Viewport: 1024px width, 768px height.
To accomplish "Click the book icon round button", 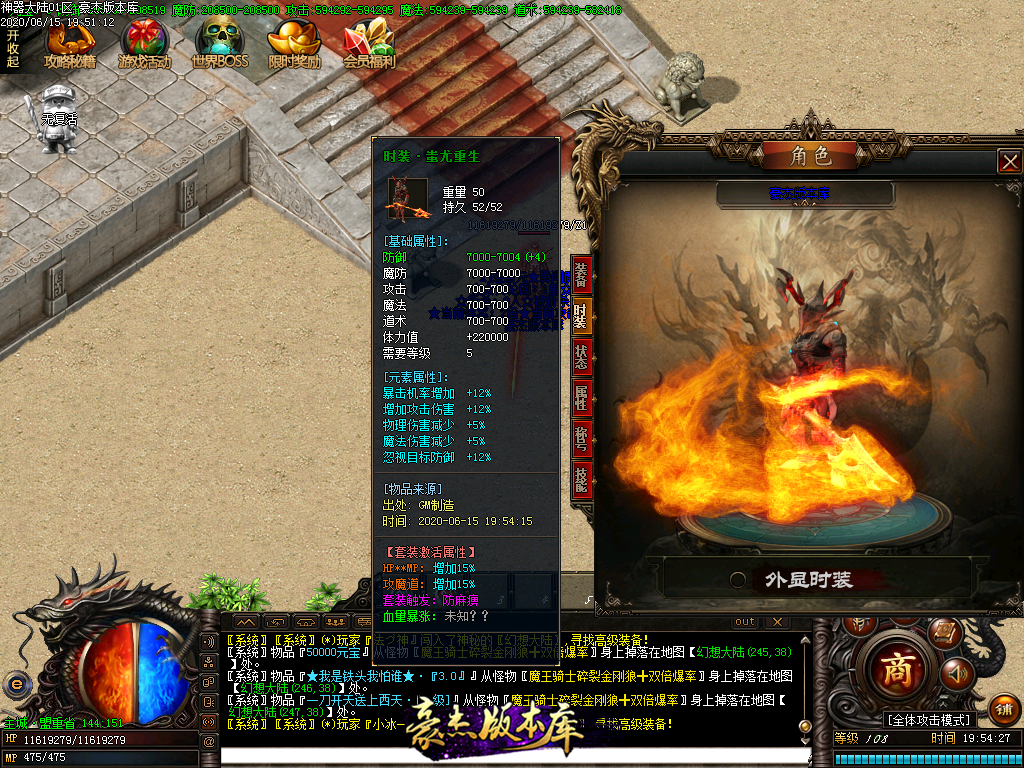I will pos(942,632).
